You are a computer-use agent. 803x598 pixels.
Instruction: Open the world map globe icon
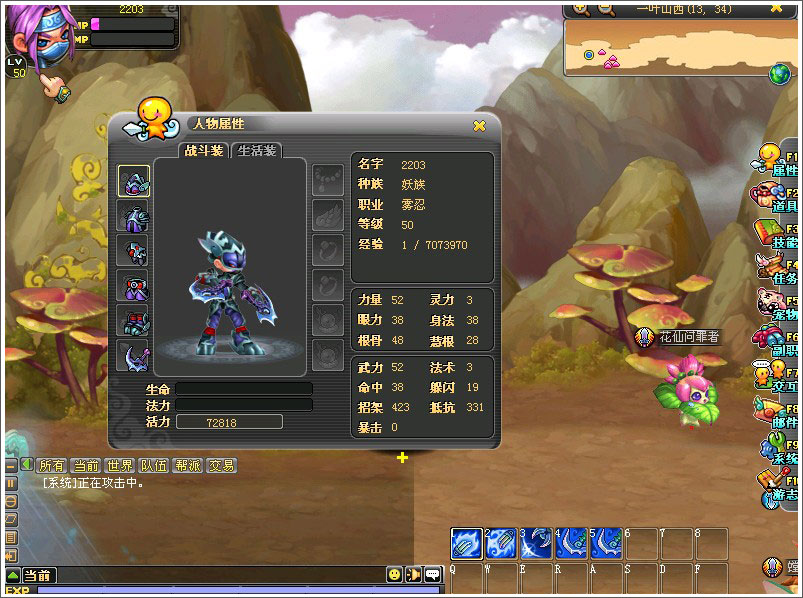pyautogui.click(x=779, y=73)
